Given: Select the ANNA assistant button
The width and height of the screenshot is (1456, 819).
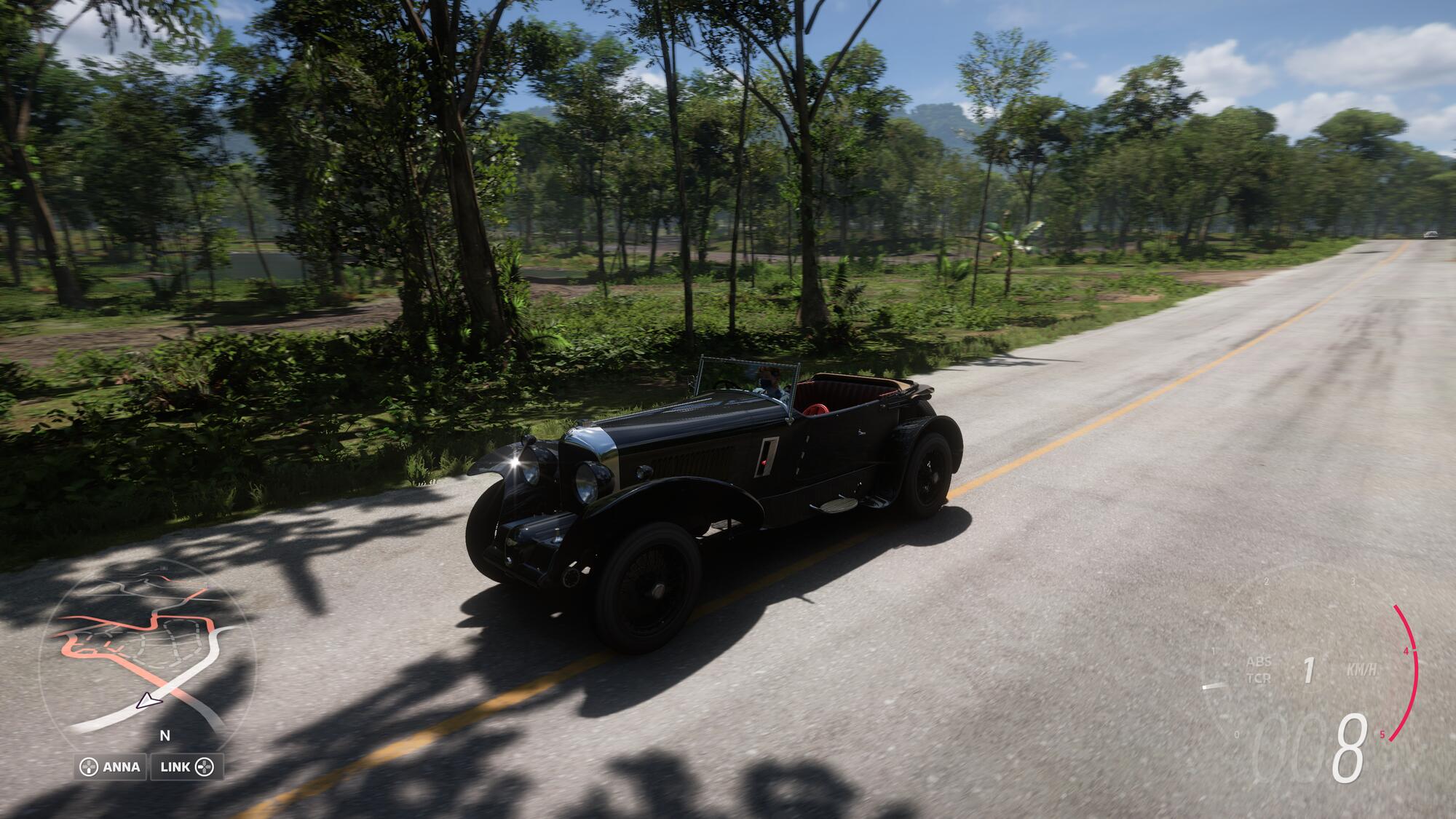Looking at the screenshot, I should (111, 767).
